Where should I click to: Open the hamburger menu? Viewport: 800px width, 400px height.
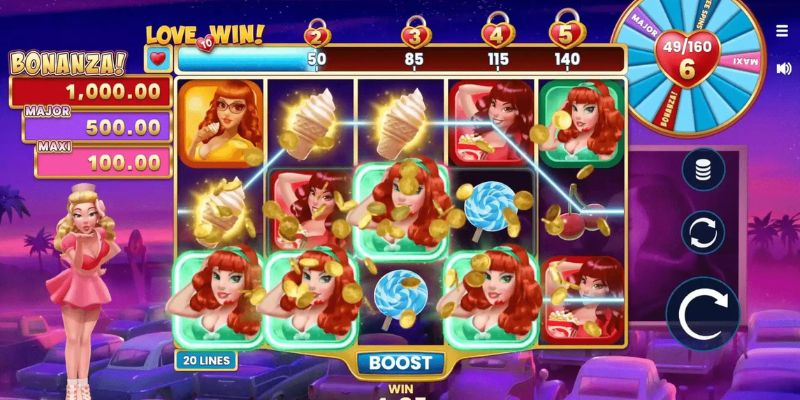pos(781,31)
